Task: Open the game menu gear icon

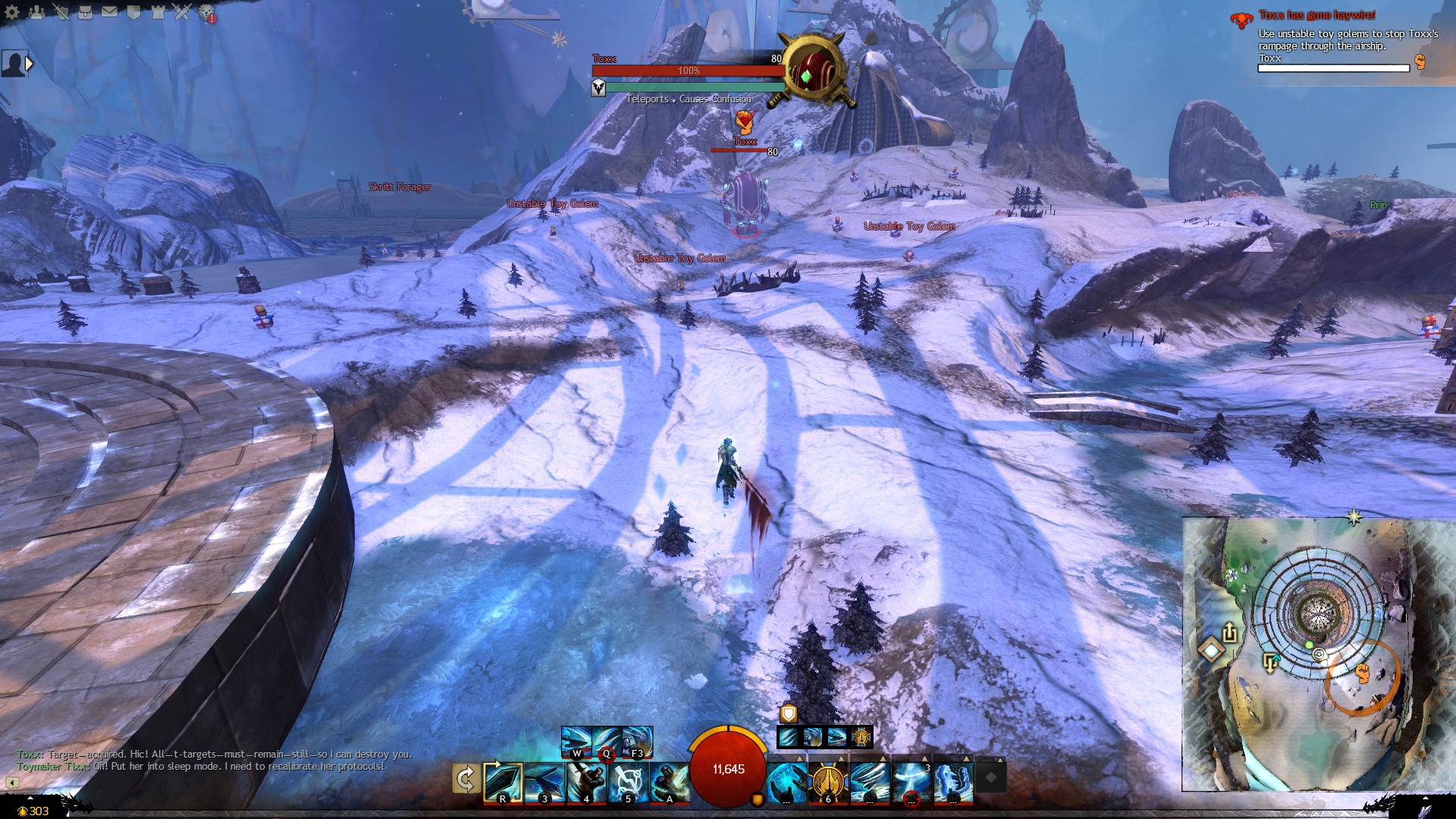Action: (x=12, y=11)
